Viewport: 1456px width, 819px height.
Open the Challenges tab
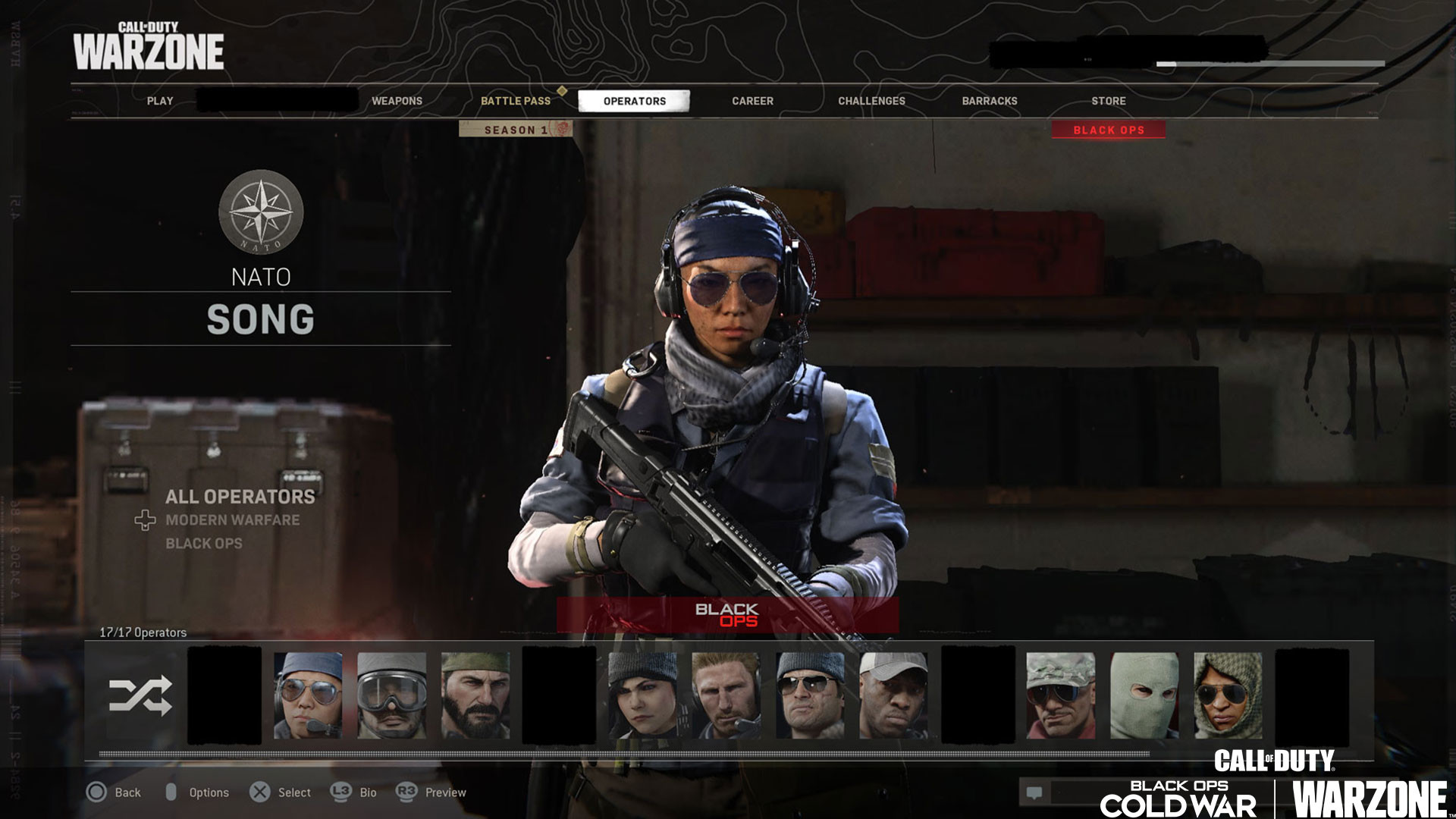click(871, 101)
